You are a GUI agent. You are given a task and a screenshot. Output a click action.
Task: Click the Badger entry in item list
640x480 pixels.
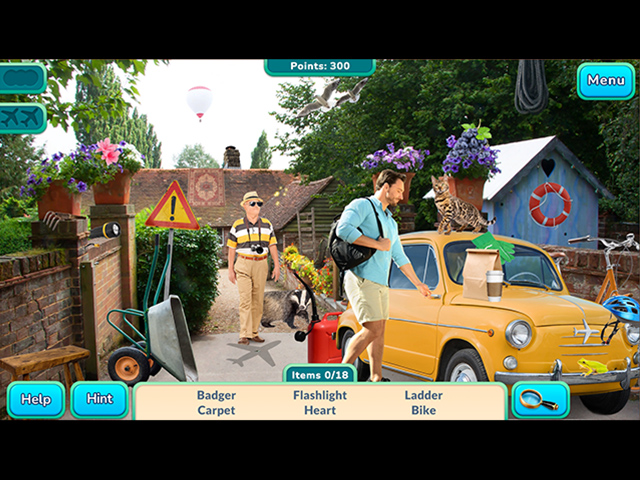click(216, 395)
